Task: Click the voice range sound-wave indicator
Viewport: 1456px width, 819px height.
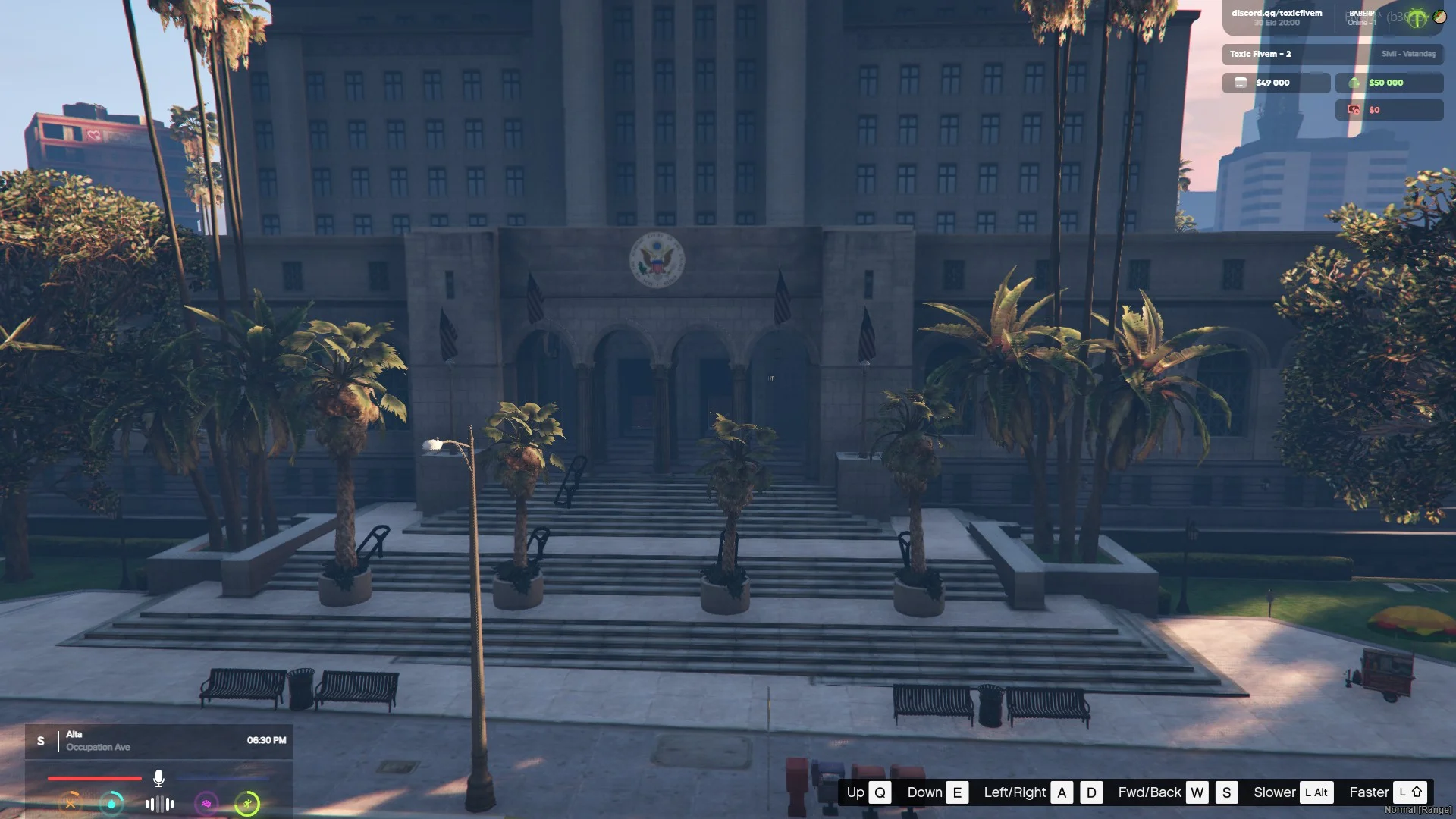Action: (x=159, y=804)
